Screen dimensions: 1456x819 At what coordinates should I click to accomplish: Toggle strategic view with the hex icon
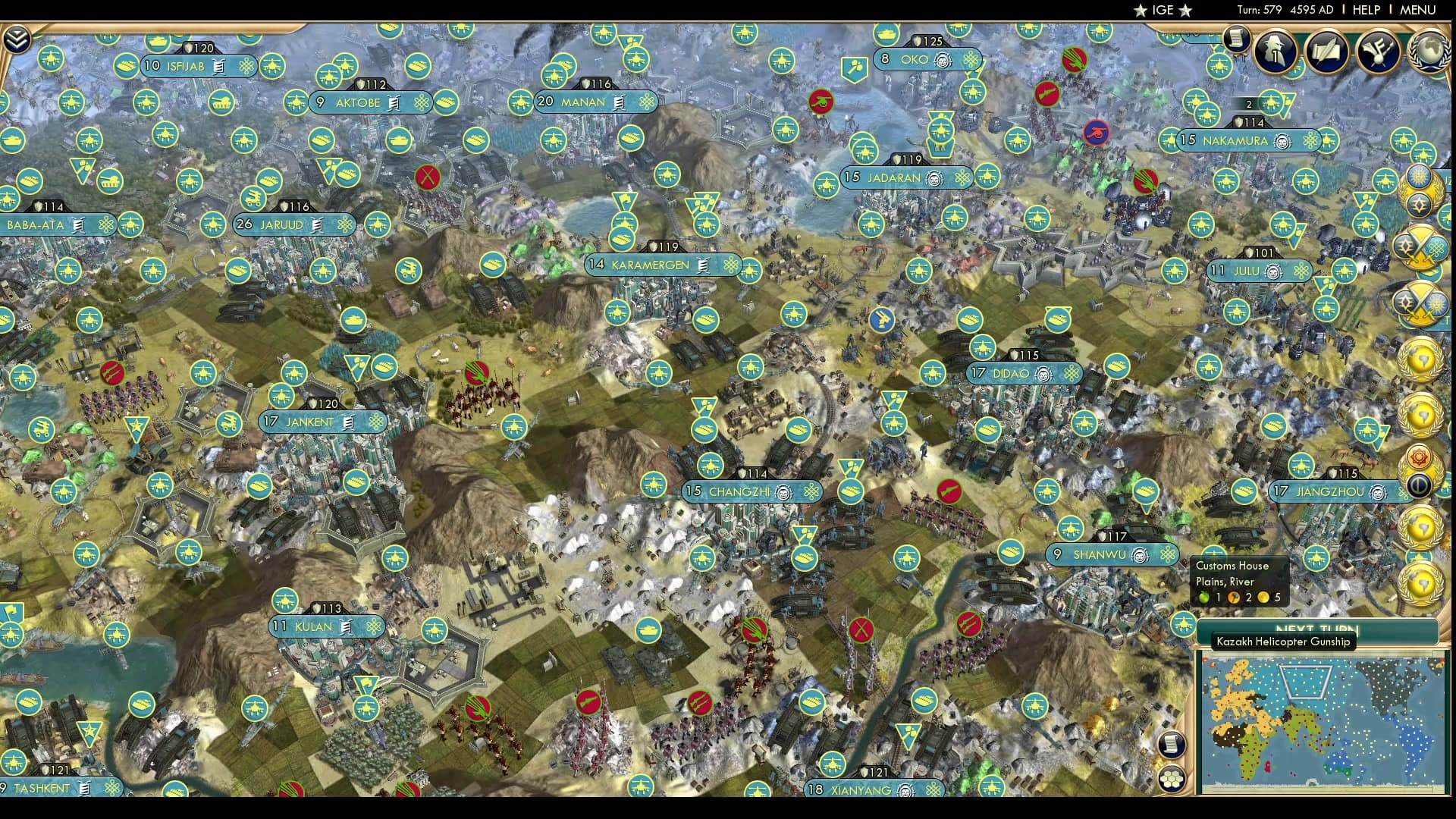(1172, 779)
